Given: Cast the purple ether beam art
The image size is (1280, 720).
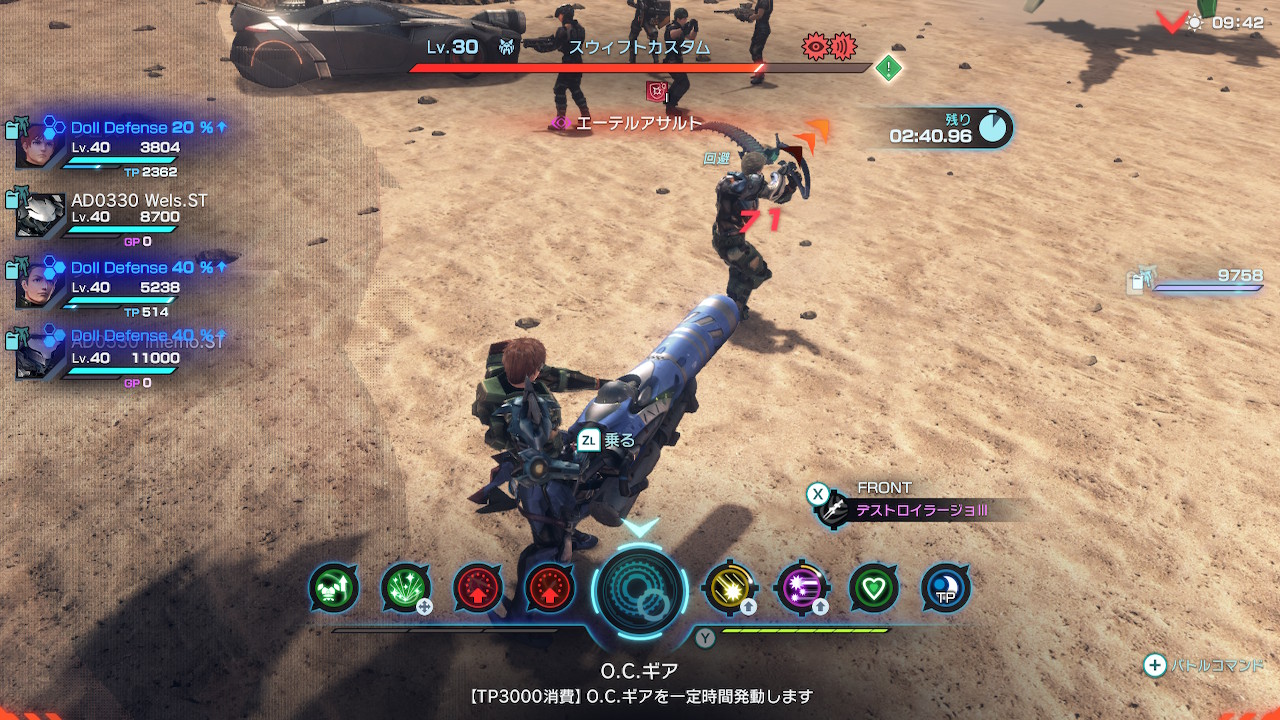Looking at the screenshot, I should point(801,588).
